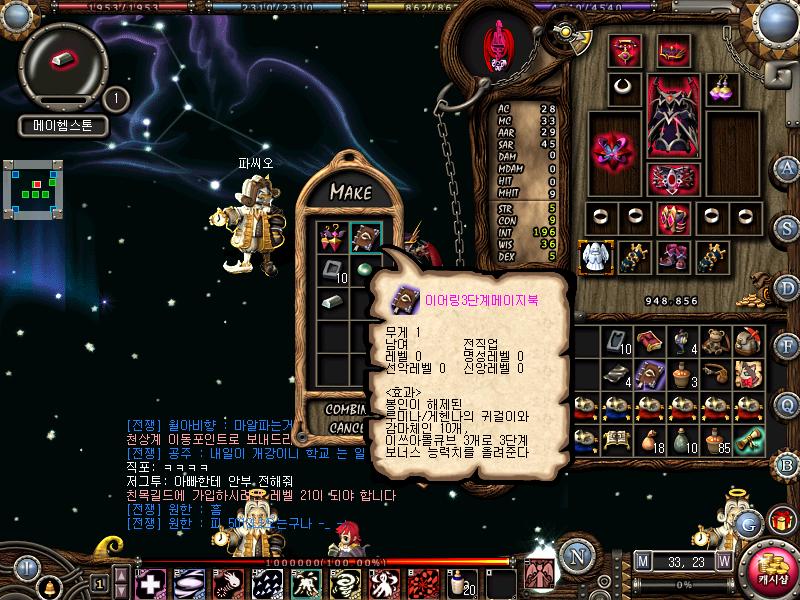The width and height of the screenshot is (800, 600).
Task: Activate the white cross heal skill
Action: pyautogui.click(x=151, y=582)
